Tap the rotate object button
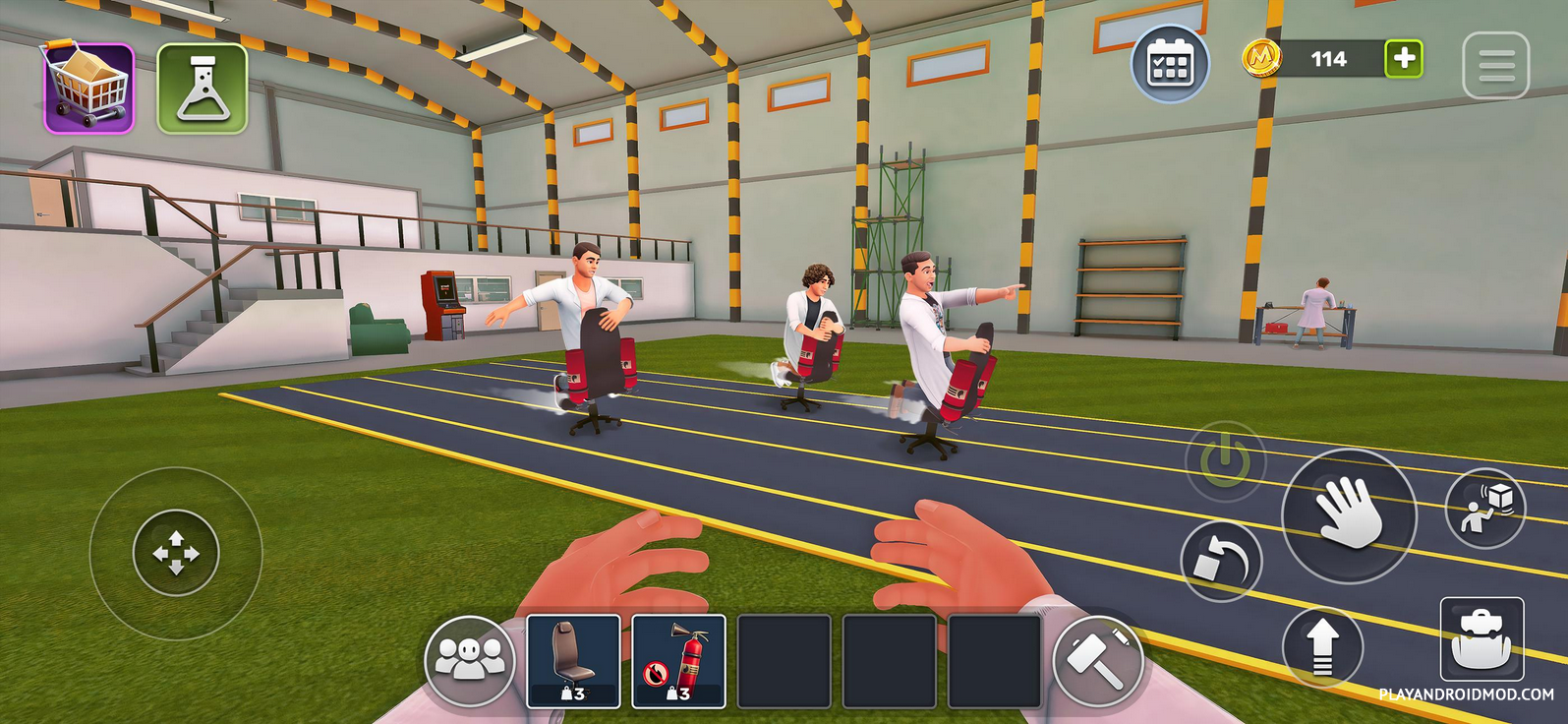This screenshot has width=1568, height=724. (1221, 562)
